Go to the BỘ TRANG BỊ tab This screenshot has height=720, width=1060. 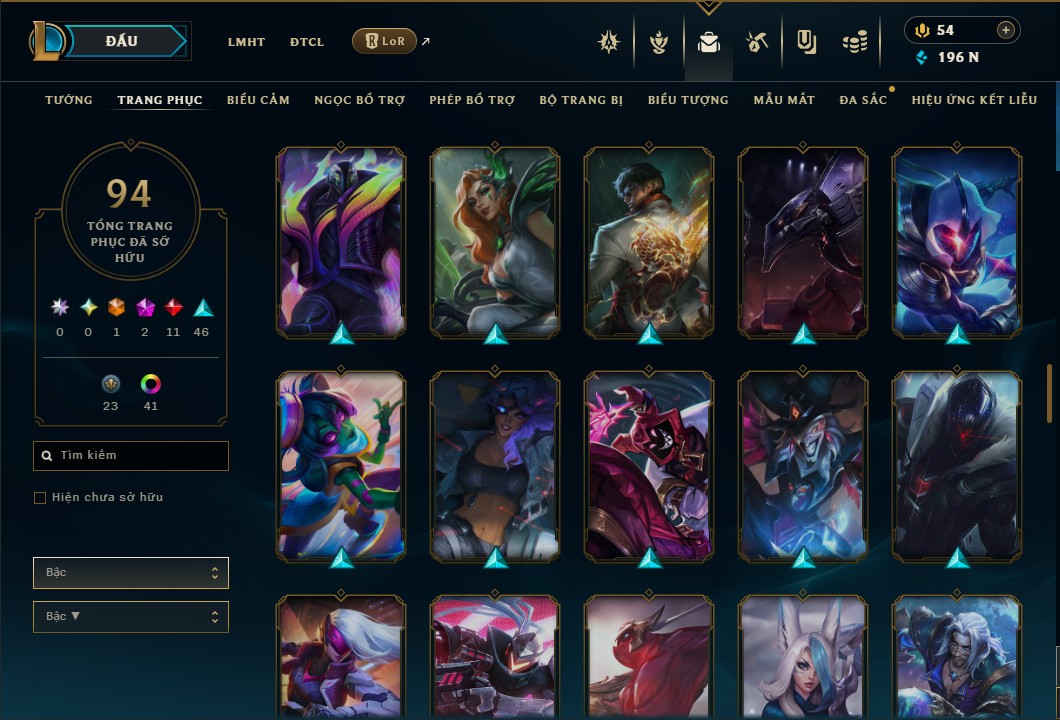(x=581, y=100)
